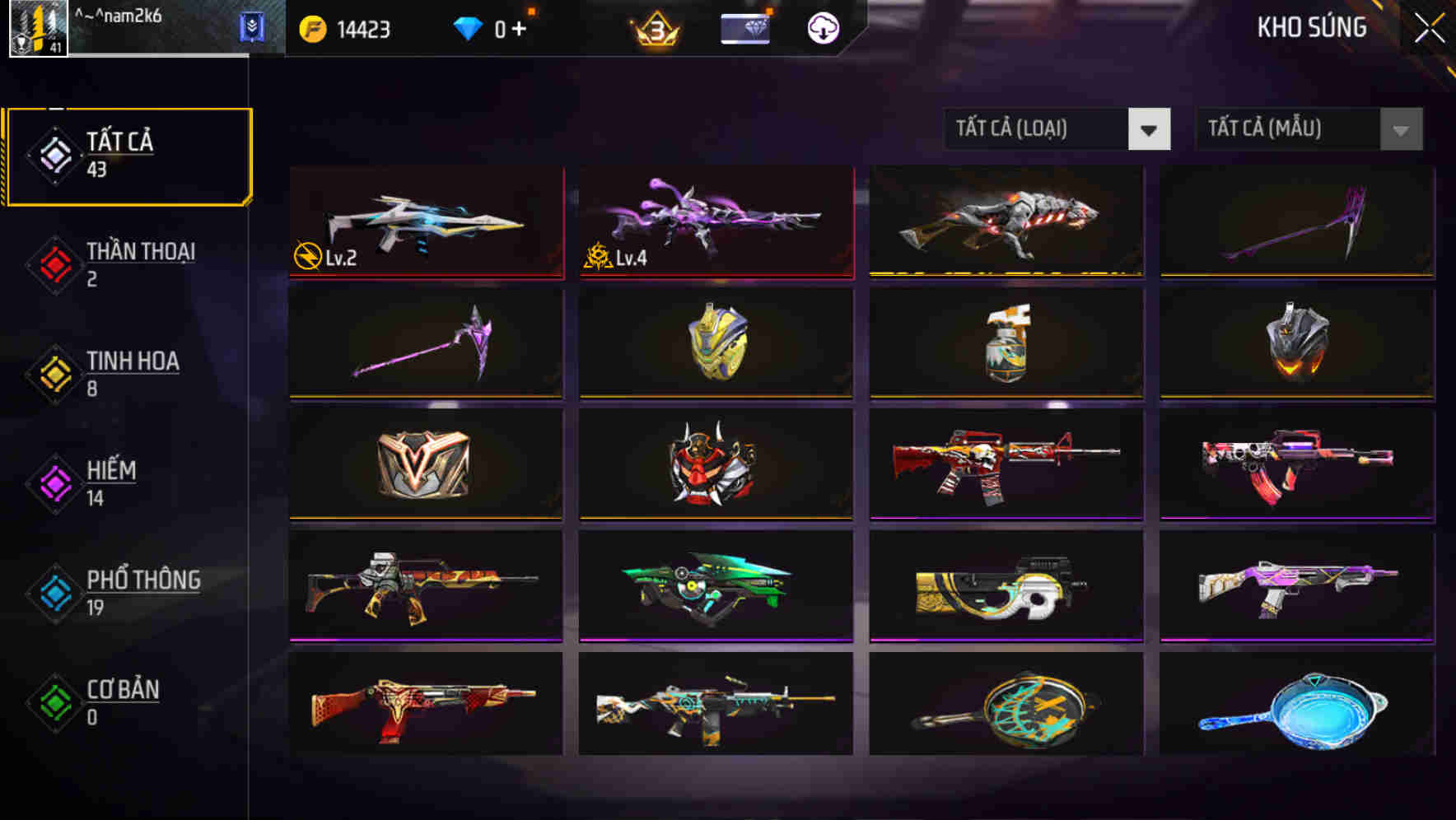Open the download resources cloud icon

824,27
